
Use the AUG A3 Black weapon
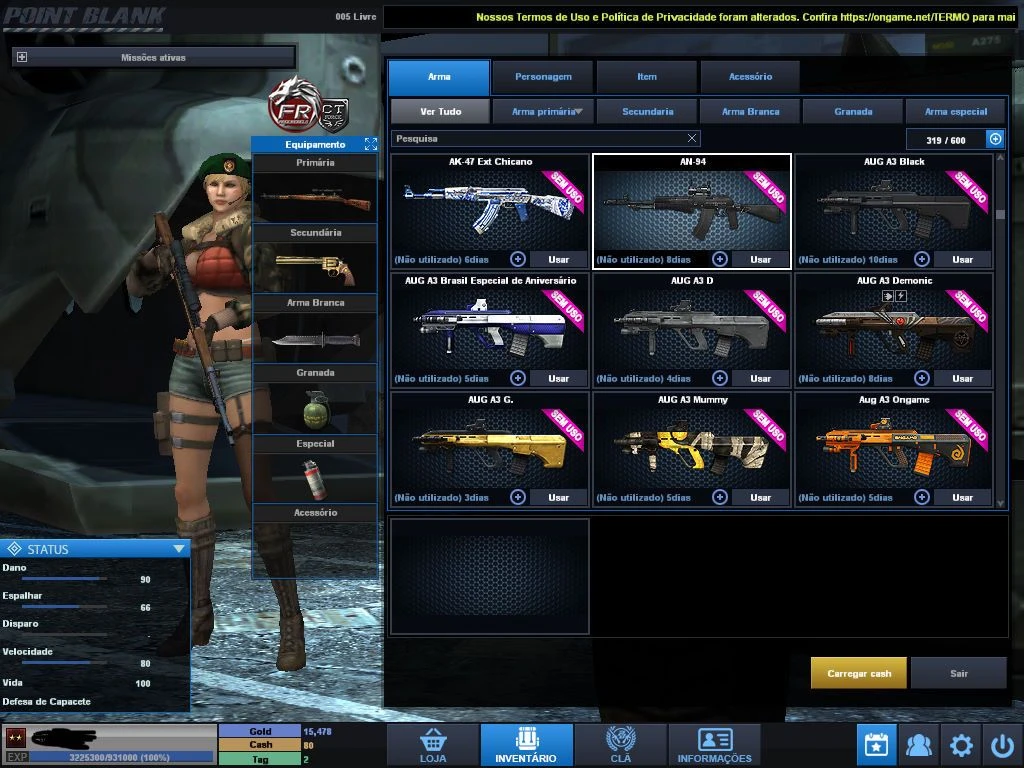962,259
